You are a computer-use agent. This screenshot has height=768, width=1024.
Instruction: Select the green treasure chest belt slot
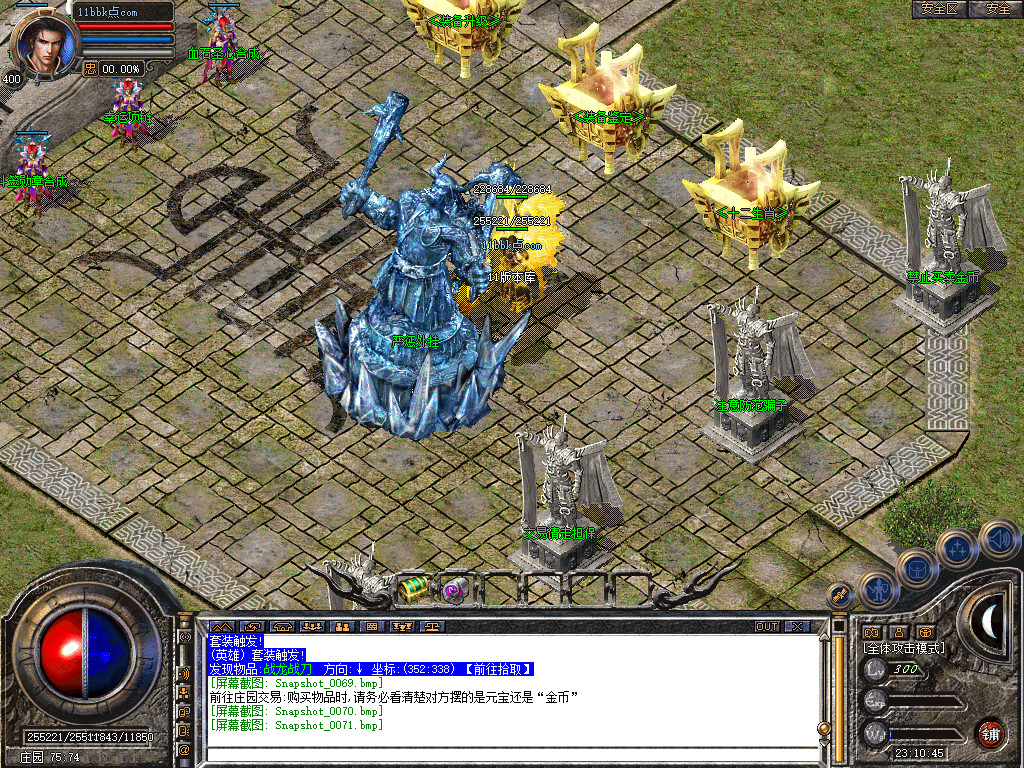point(412,590)
